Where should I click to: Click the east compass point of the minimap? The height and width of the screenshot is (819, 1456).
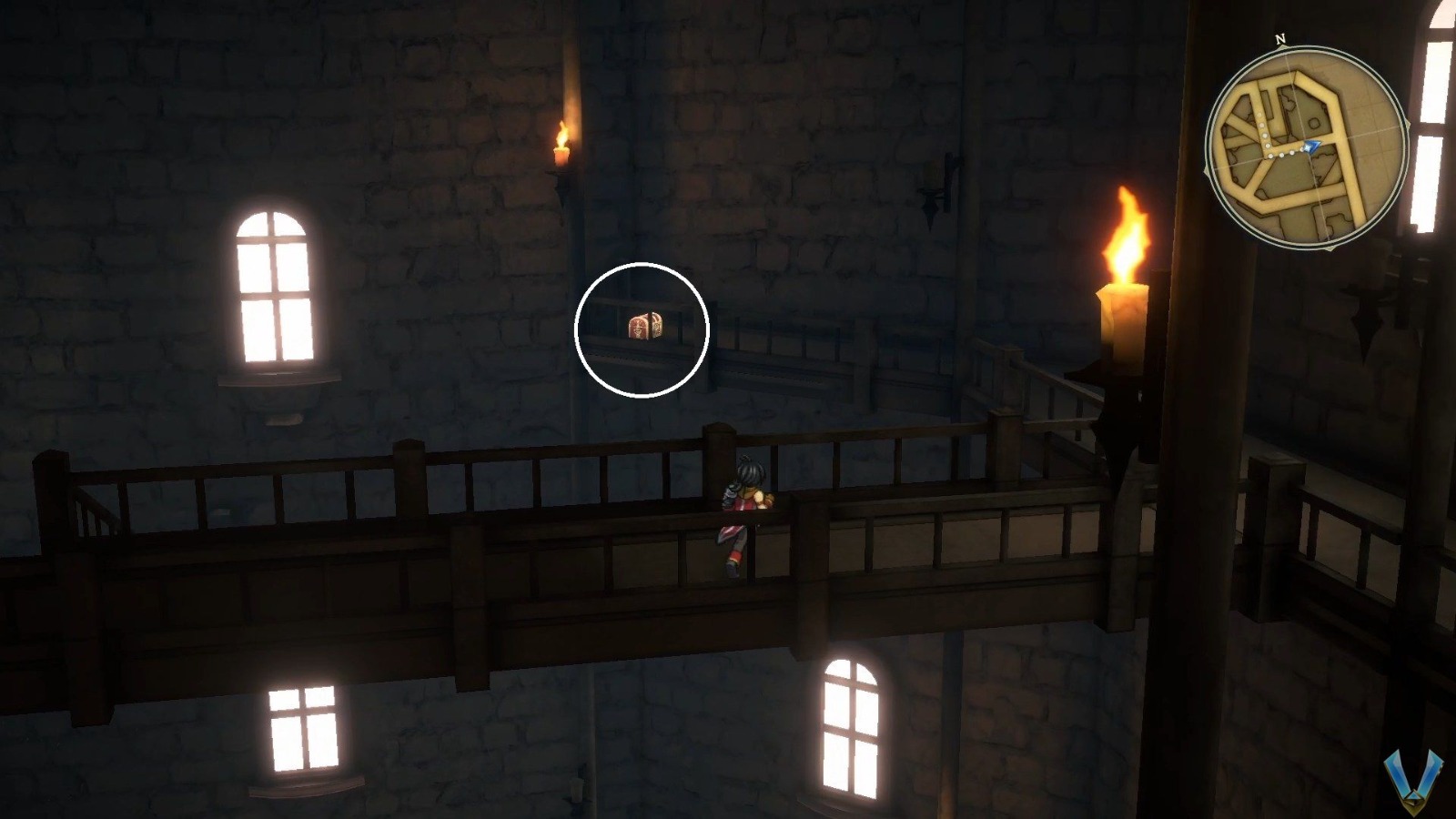pos(1407,124)
